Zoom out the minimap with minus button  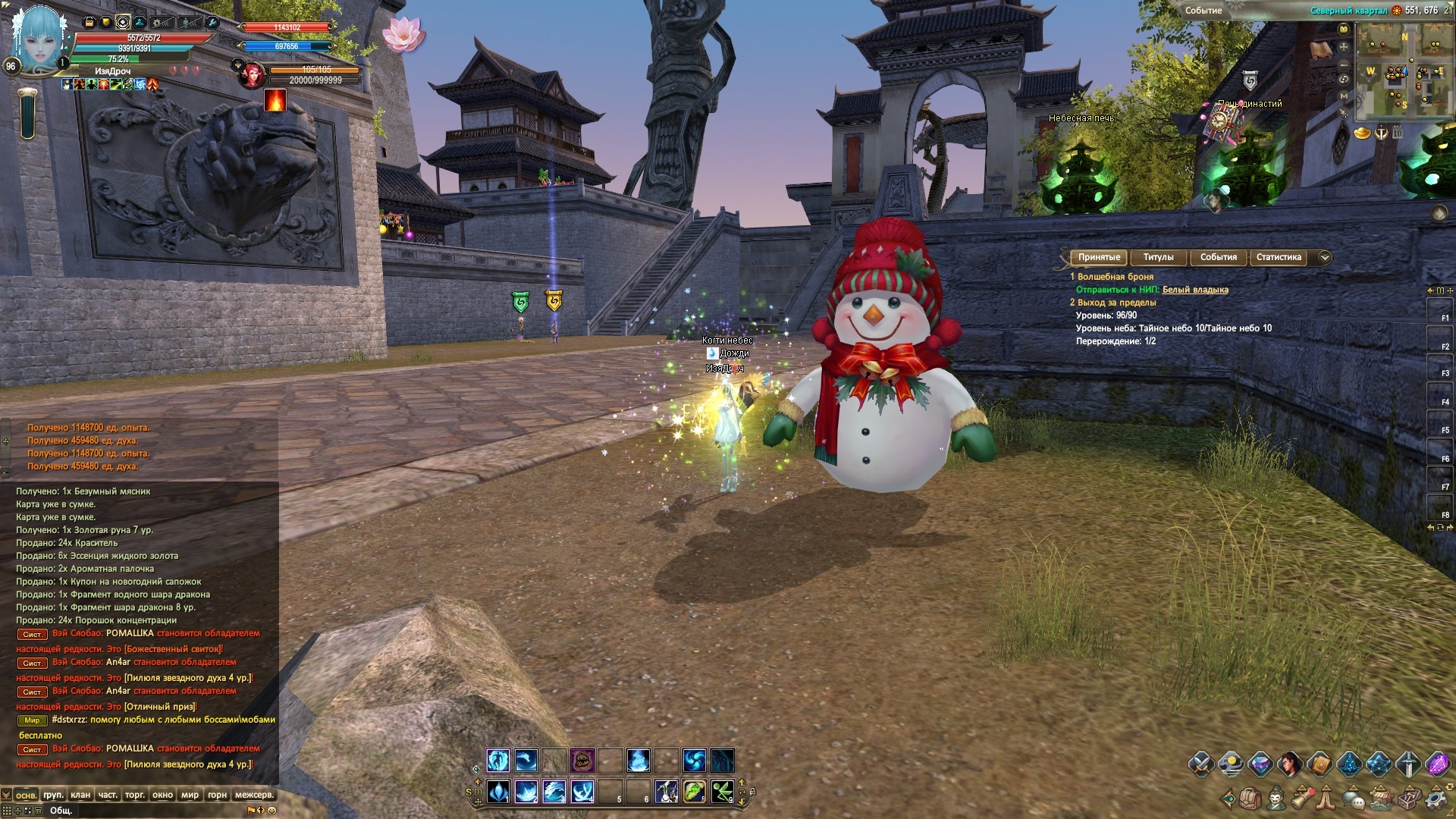(x=1344, y=64)
